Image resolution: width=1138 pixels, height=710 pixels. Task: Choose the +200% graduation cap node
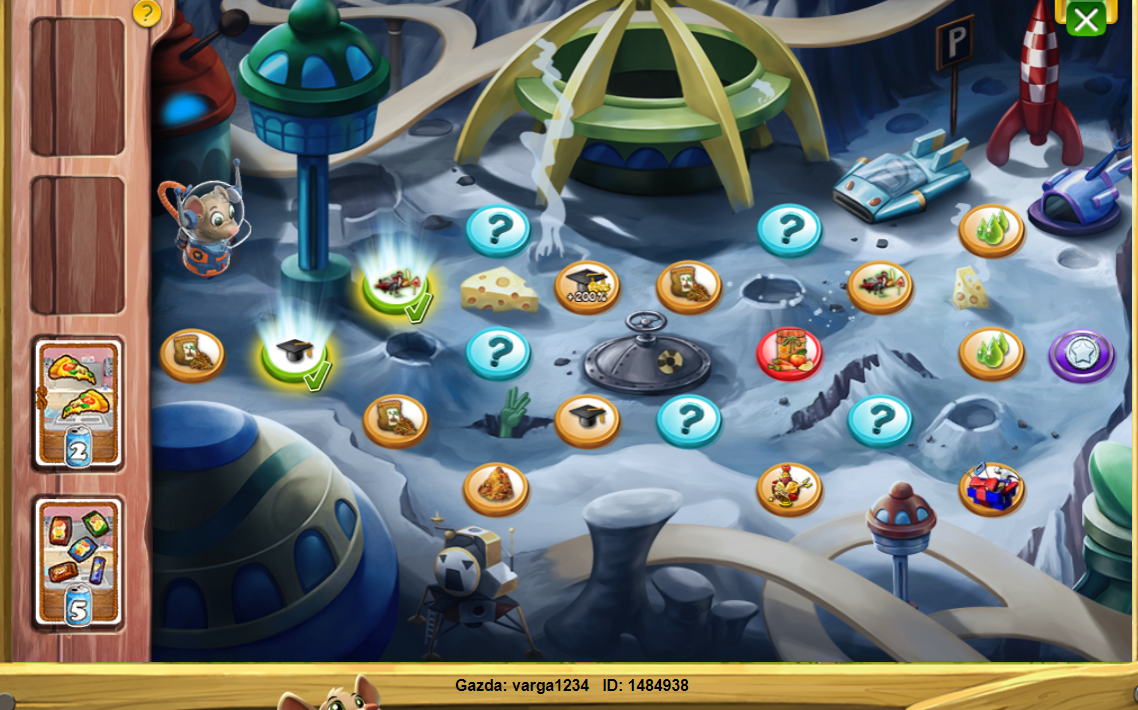tap(587, 287)
